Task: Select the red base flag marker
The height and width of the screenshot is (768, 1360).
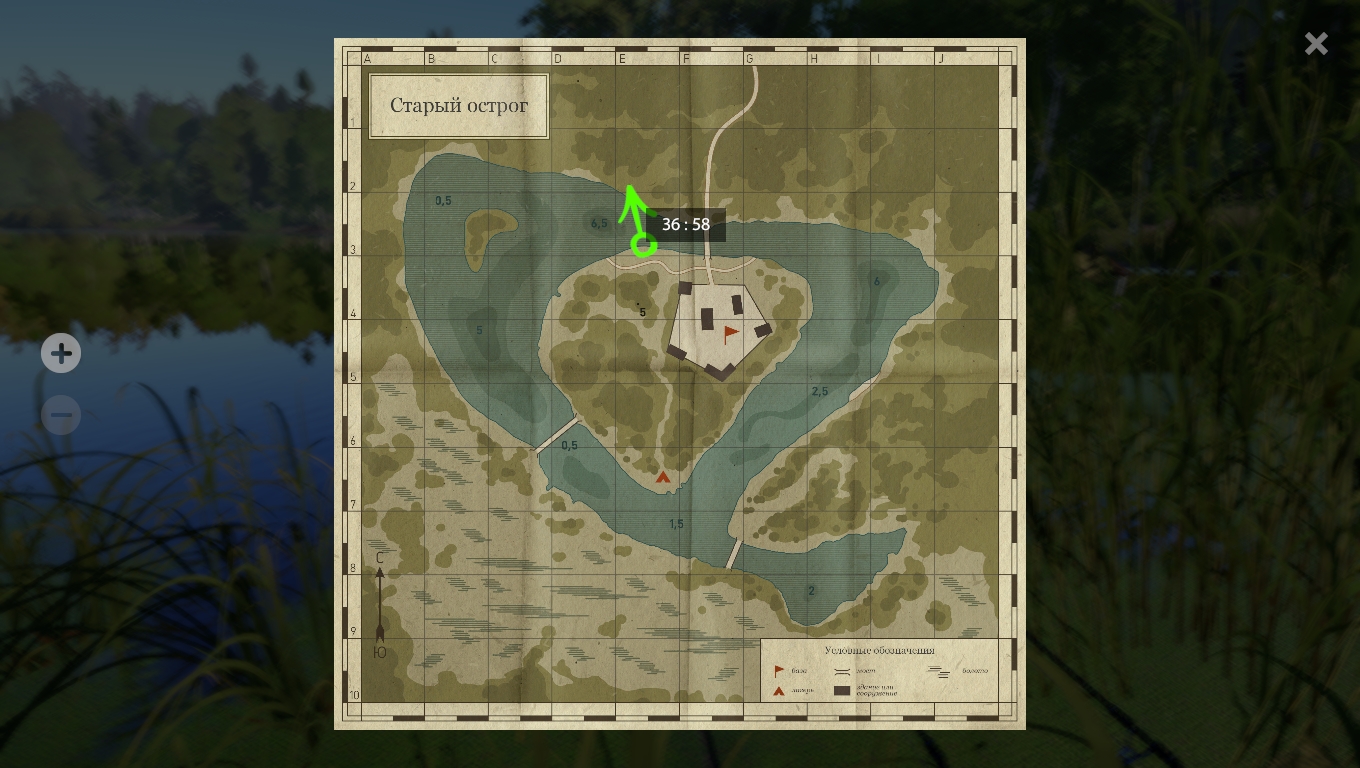Action: (731, 332)
